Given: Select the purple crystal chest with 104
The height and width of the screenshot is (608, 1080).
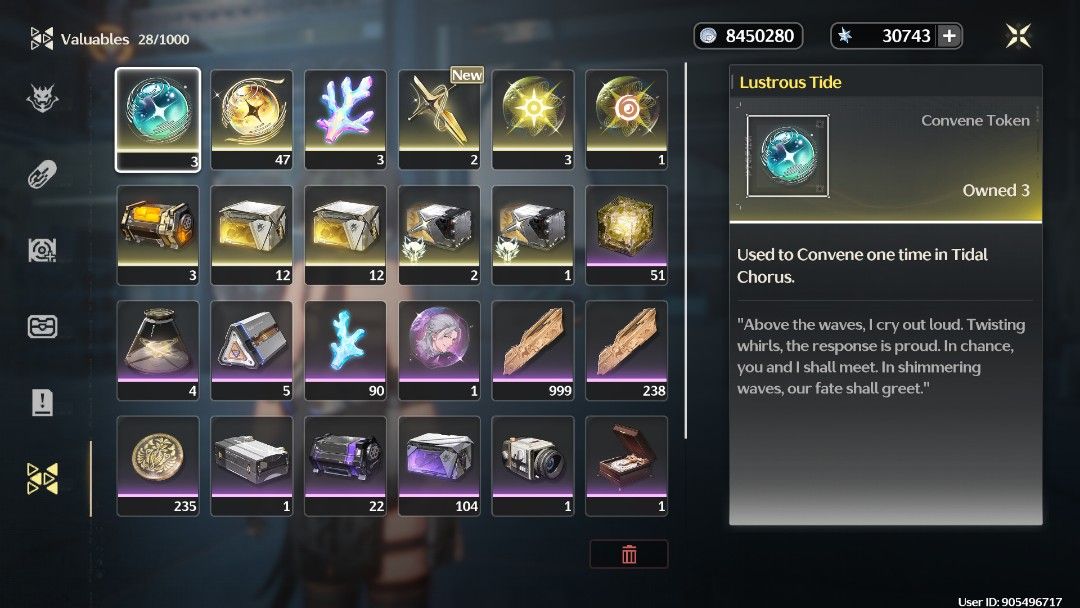Looking at the screenshot, I should point(440,466).
